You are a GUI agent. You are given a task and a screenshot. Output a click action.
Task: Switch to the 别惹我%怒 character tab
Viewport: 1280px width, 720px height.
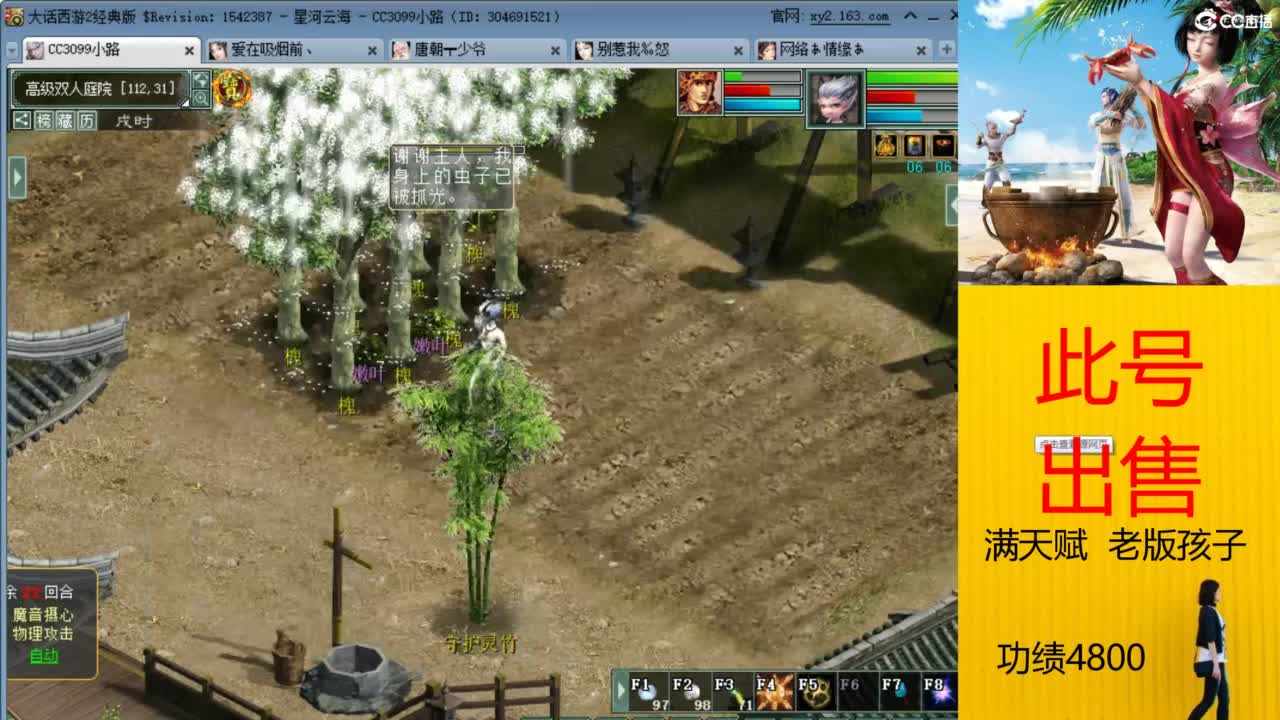click(628, 48)
